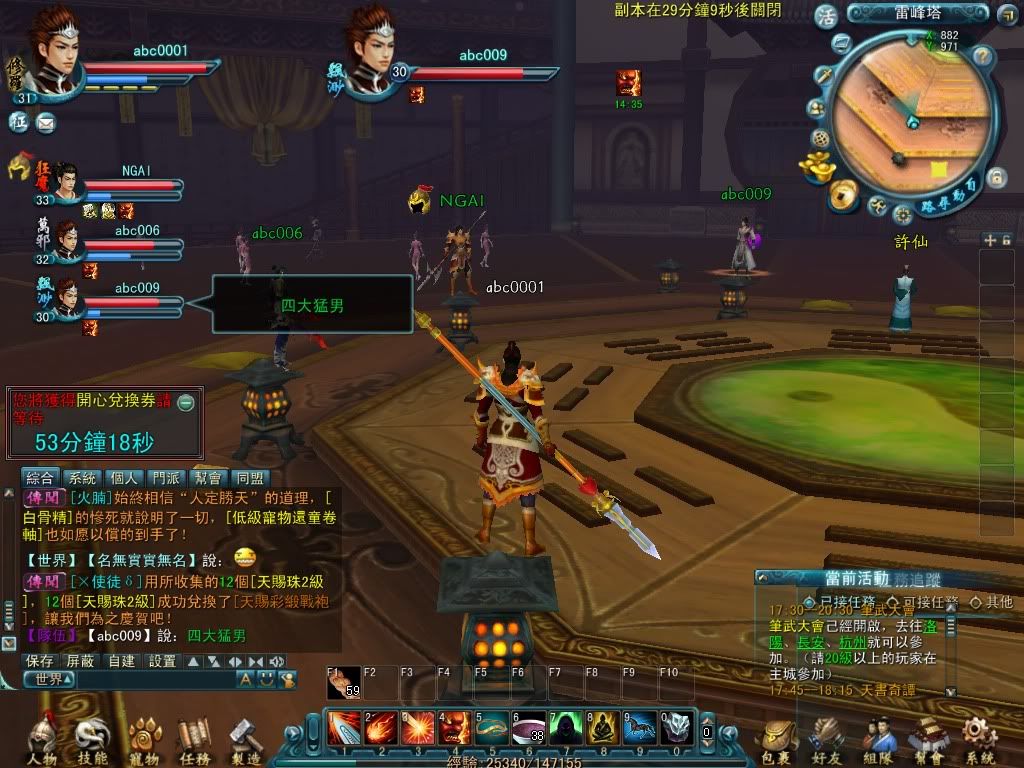Activate the fireball skill in slot 2
The width and height of the screenshot is (1024, 768).
click(x=379, y=727)
